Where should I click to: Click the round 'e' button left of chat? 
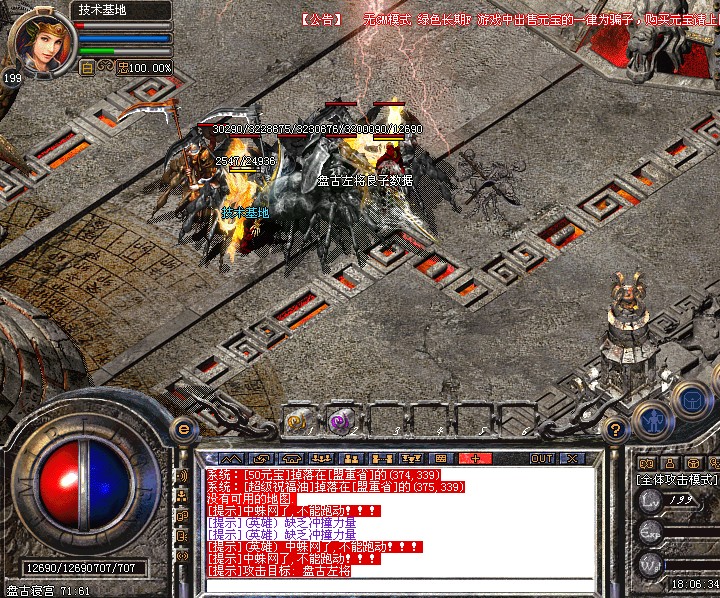[x=183, y=429]
